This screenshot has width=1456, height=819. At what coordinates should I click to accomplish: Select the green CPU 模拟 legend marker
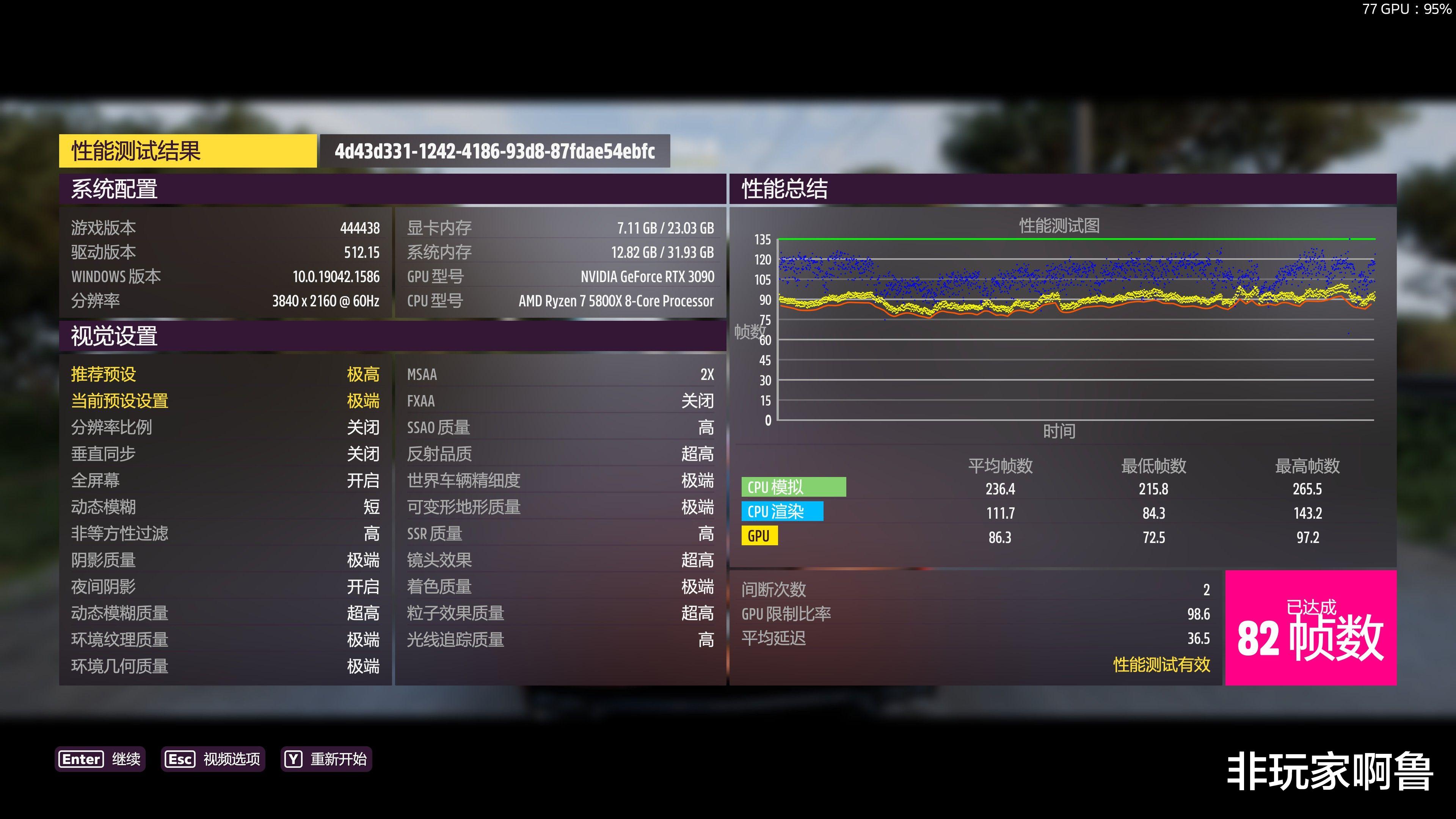[x=794, y=486]
